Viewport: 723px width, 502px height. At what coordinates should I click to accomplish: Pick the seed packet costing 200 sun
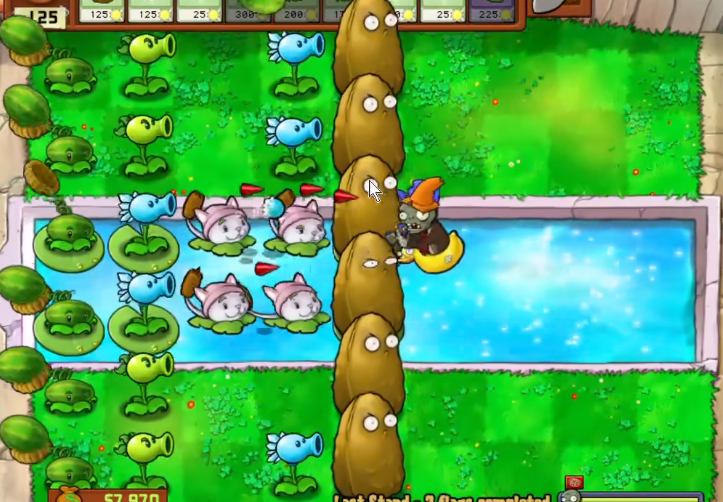pos(295,10)
